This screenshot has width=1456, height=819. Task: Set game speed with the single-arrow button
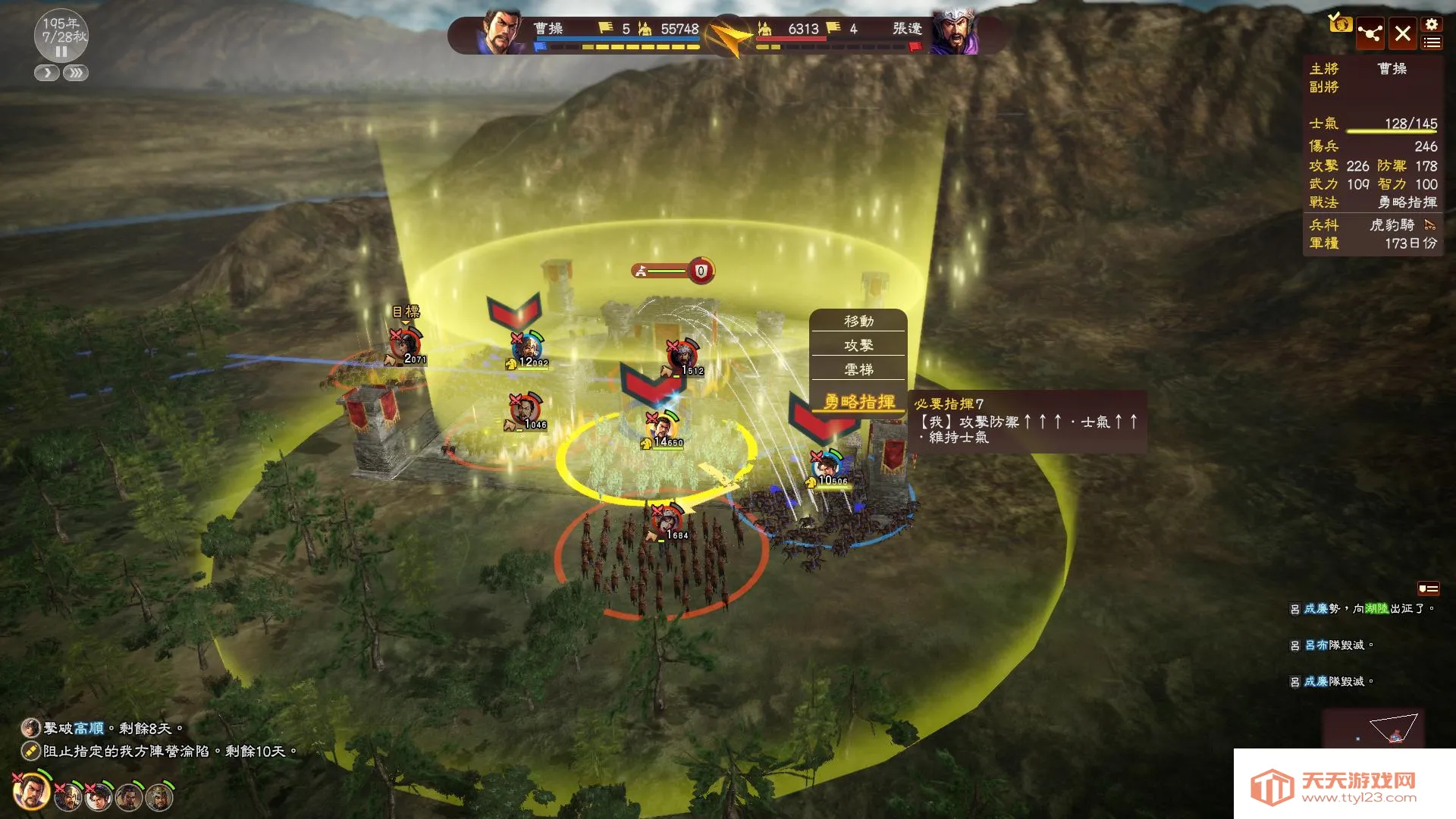[x=47, y=74]
